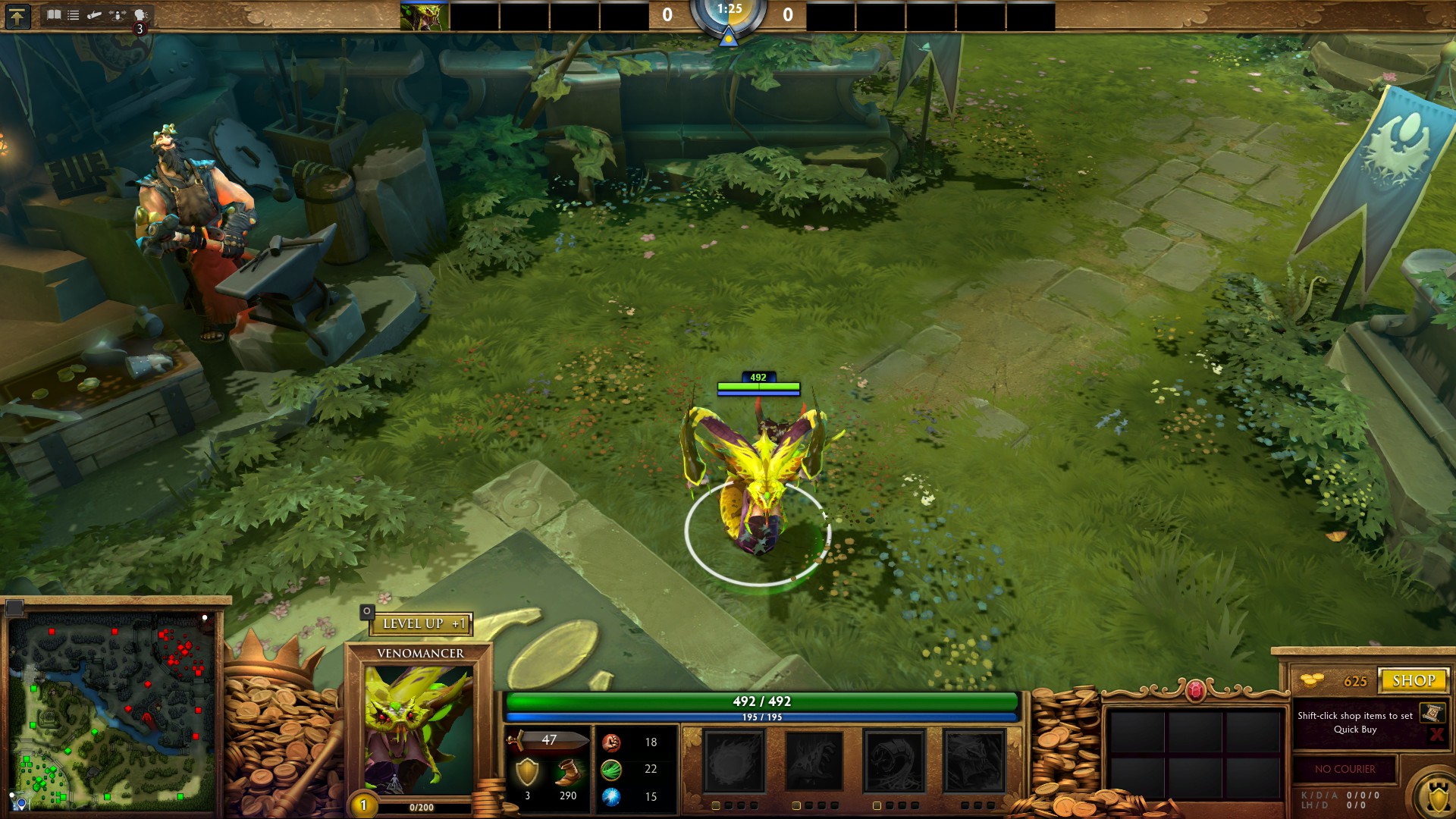Viewport: 1456px width, 819px height.
Task: Show the scoreboard list icon
Action: tap(74, 14)
